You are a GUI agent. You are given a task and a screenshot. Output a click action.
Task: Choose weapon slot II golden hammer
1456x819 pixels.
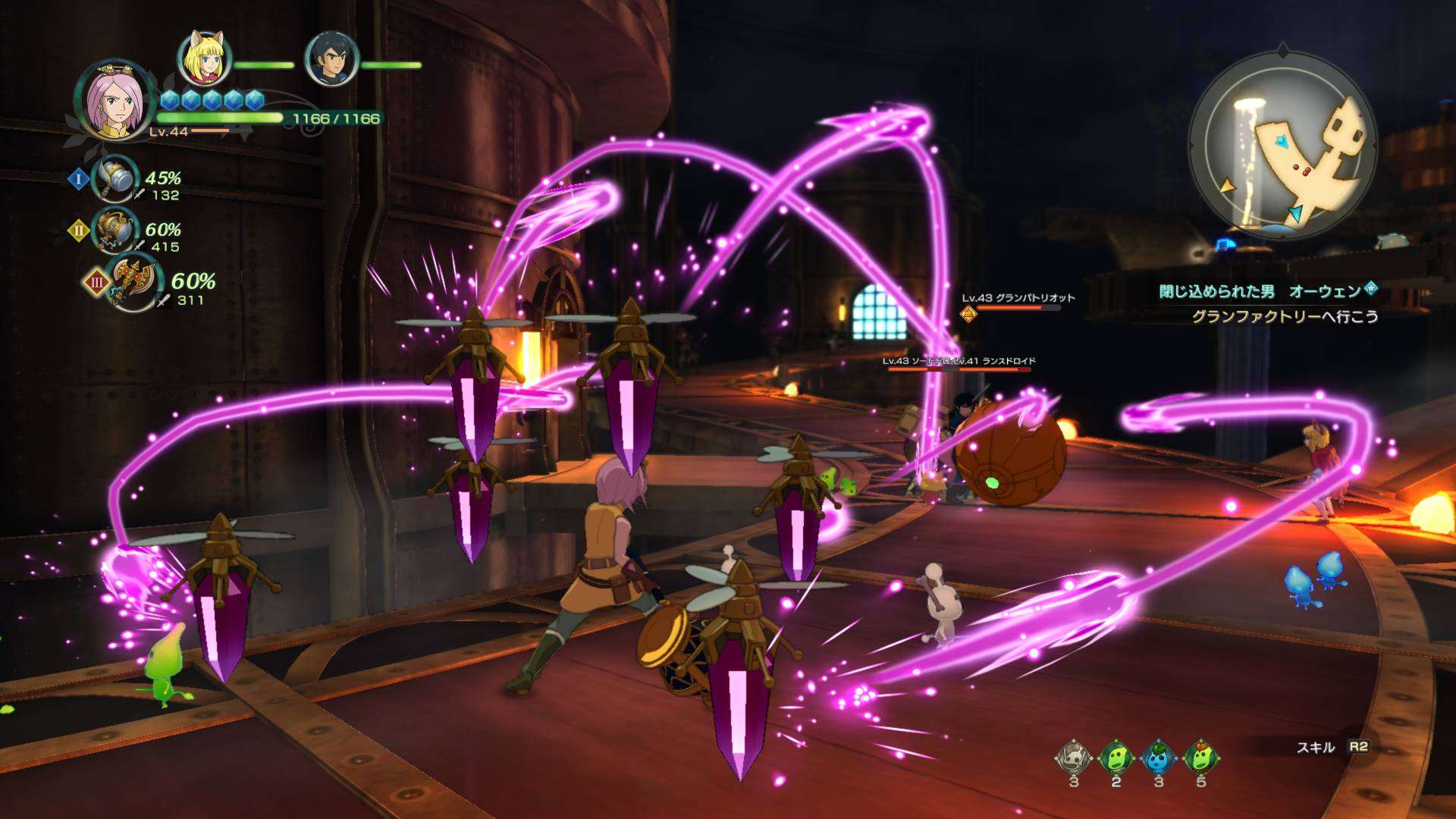pos(114,230)
